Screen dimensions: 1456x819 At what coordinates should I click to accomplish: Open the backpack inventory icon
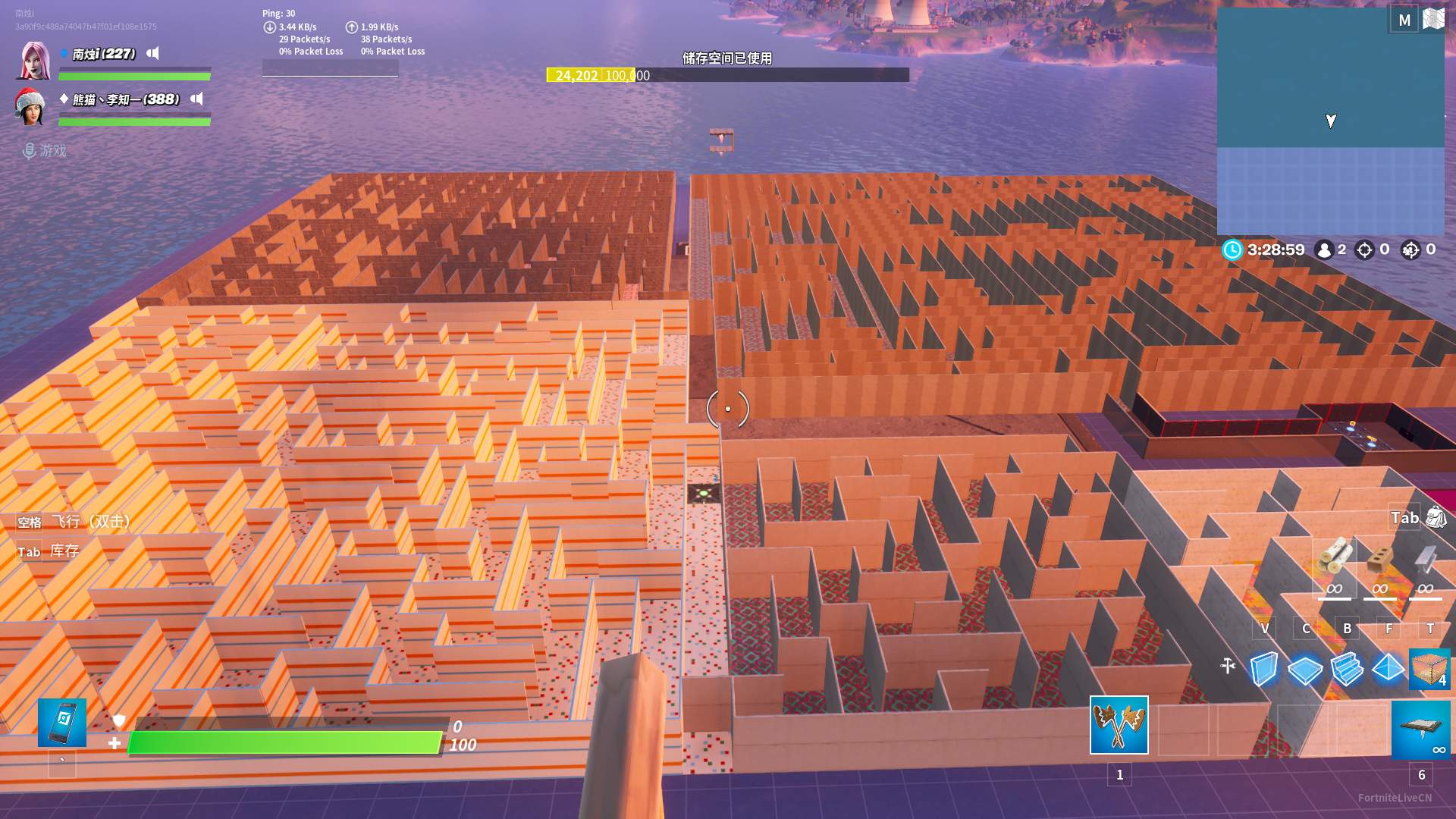pyautogui.click(x=1436, y=517)
